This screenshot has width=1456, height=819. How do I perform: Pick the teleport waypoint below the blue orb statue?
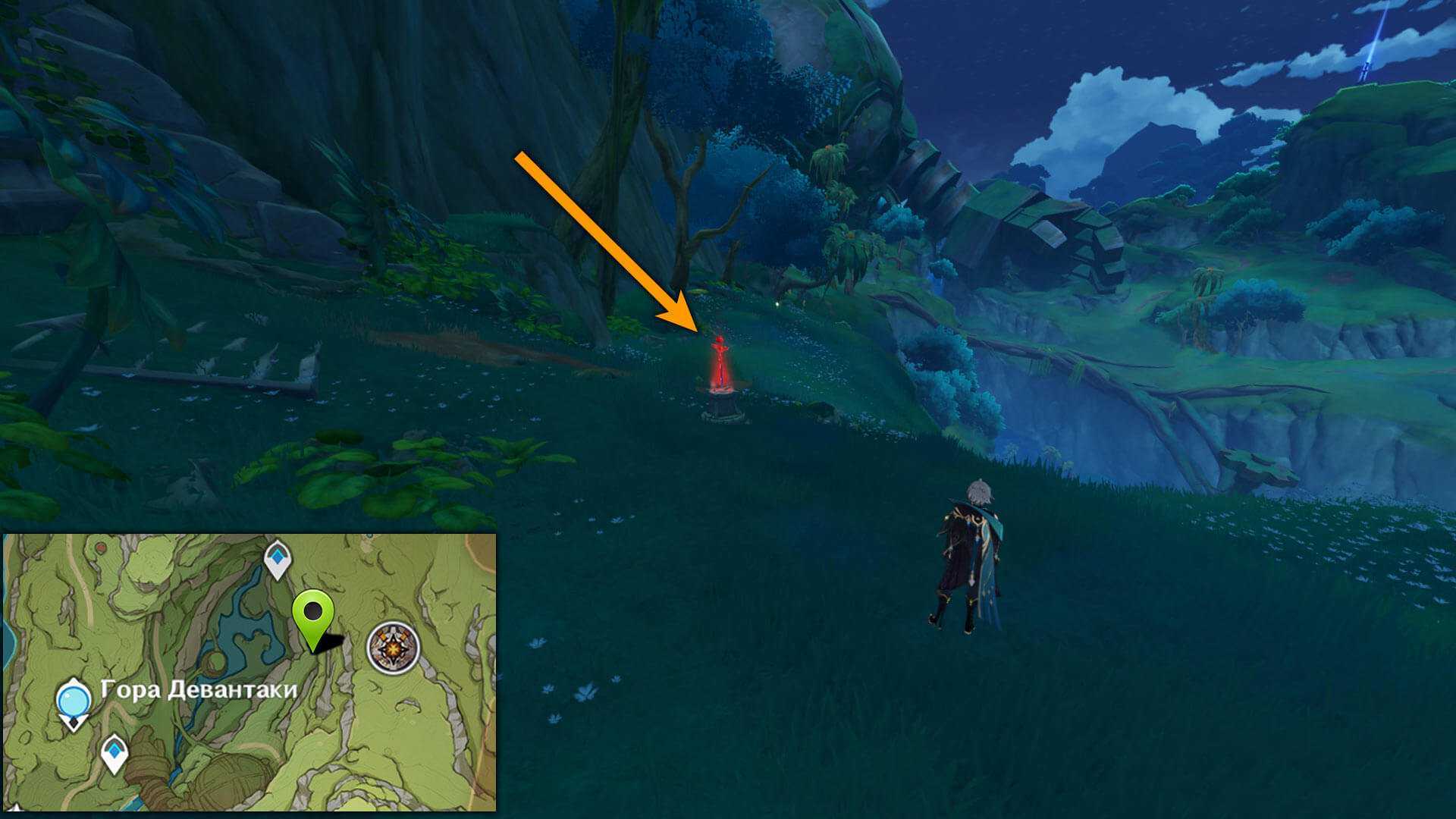[115, 752]
